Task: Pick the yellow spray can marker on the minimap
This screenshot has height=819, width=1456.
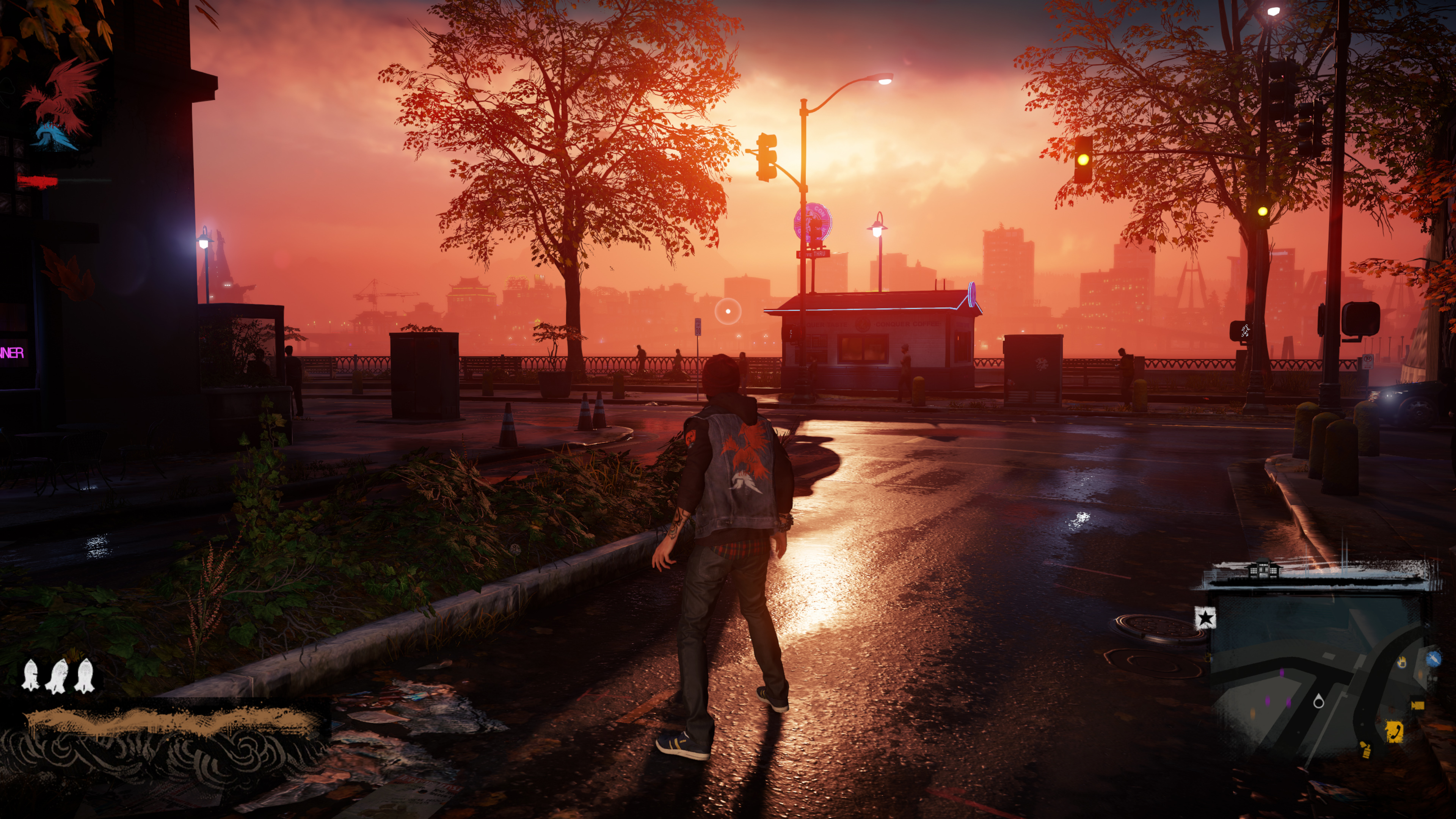Action: click(1365, 750)
